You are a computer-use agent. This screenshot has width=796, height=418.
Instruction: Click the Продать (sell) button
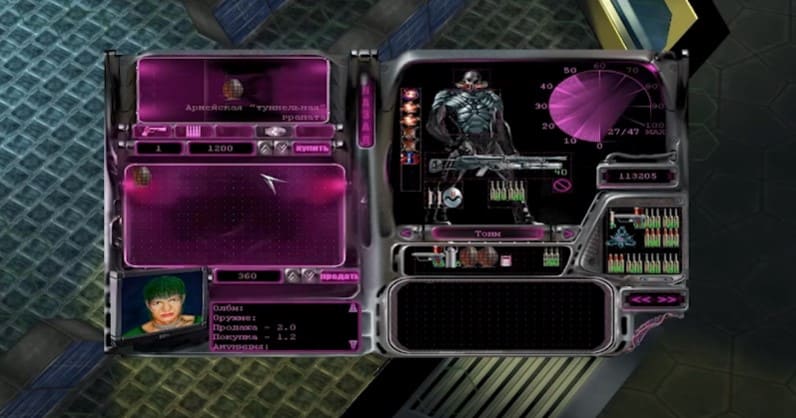pos(340,276)
